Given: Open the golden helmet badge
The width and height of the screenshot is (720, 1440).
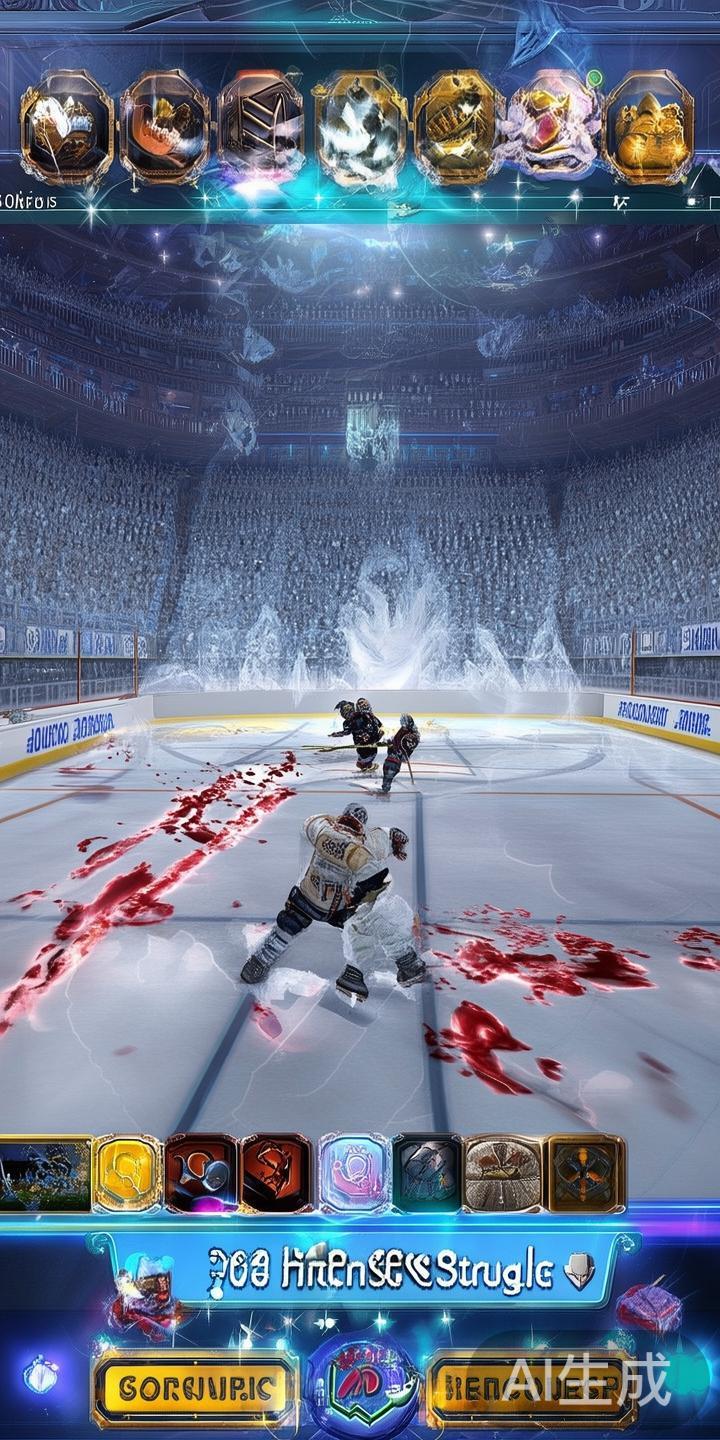Looking at the screenshot, I should pyautogui.click(x=649, y=127).
